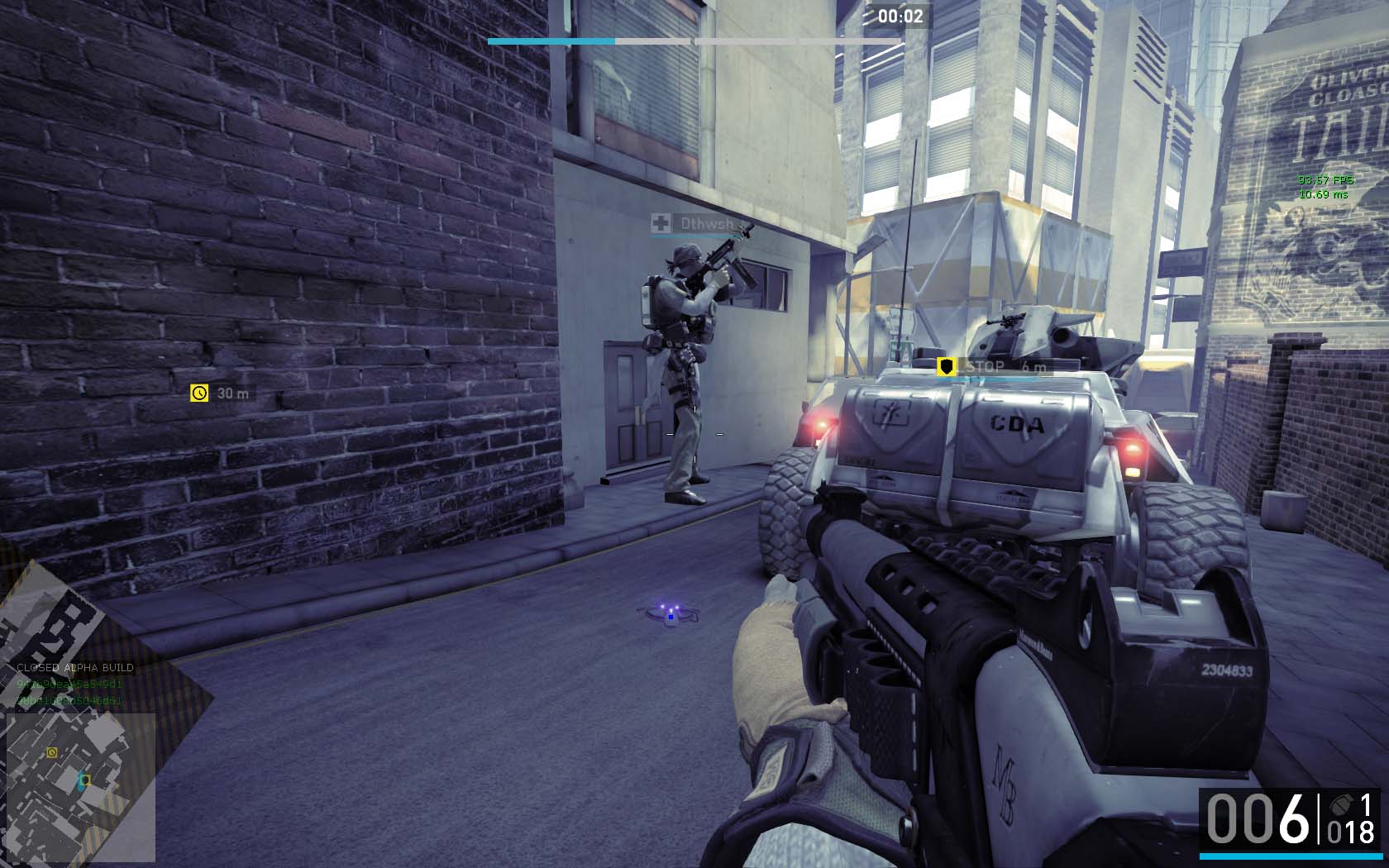Click the medic cross icon beside Dthwsh
This screenshot has height=868, width=1389.
[x=661, y=222]
